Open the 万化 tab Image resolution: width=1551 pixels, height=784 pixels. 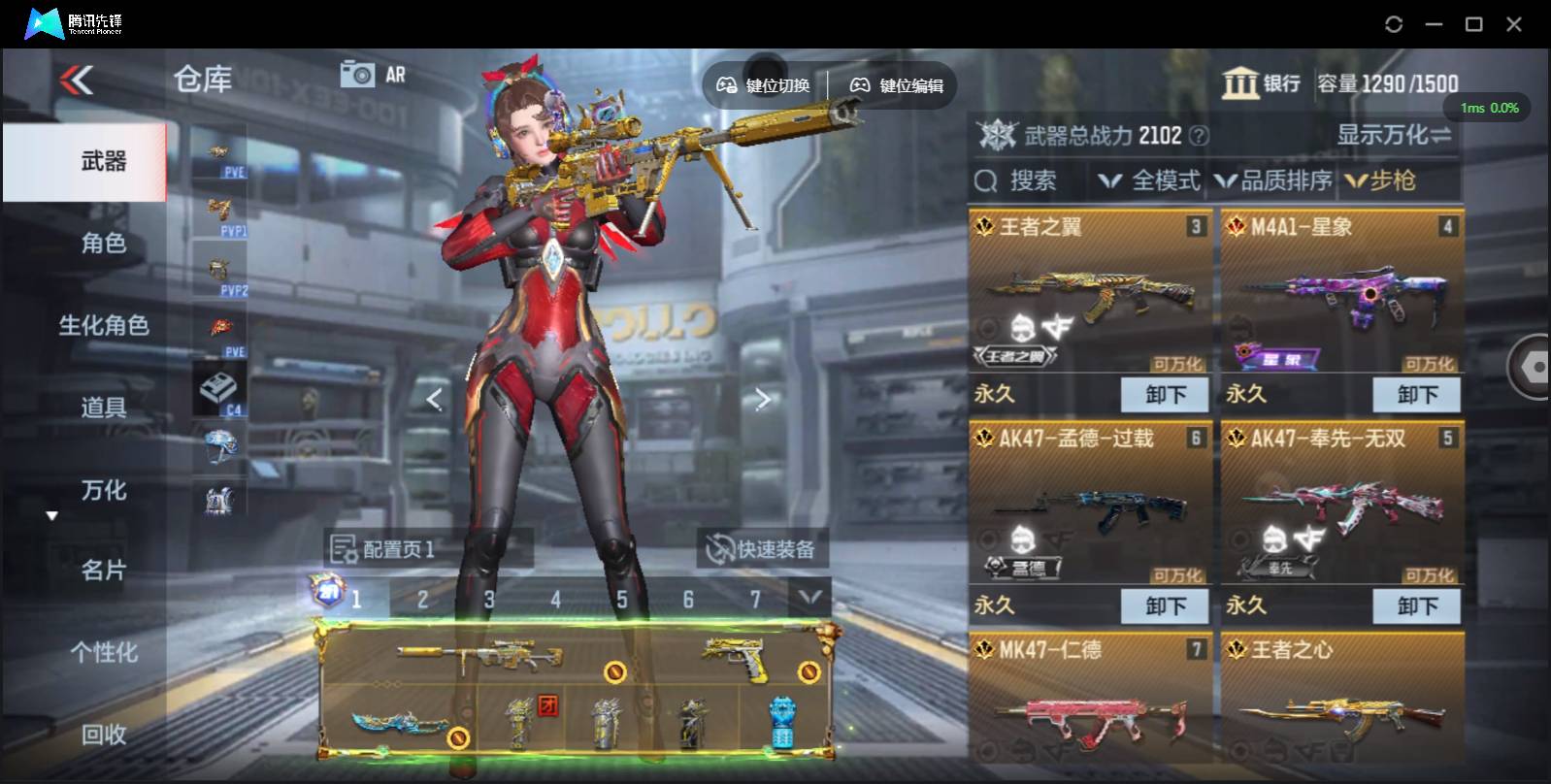pyautogui.click(x=104, y=490)
